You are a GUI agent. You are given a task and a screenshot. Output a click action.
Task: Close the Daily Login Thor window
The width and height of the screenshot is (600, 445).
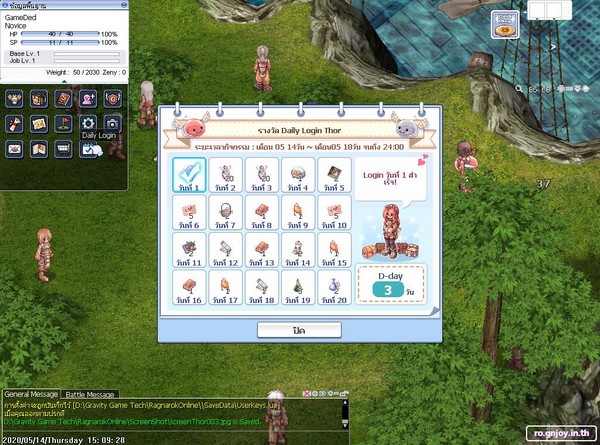[x=299, y=330]
